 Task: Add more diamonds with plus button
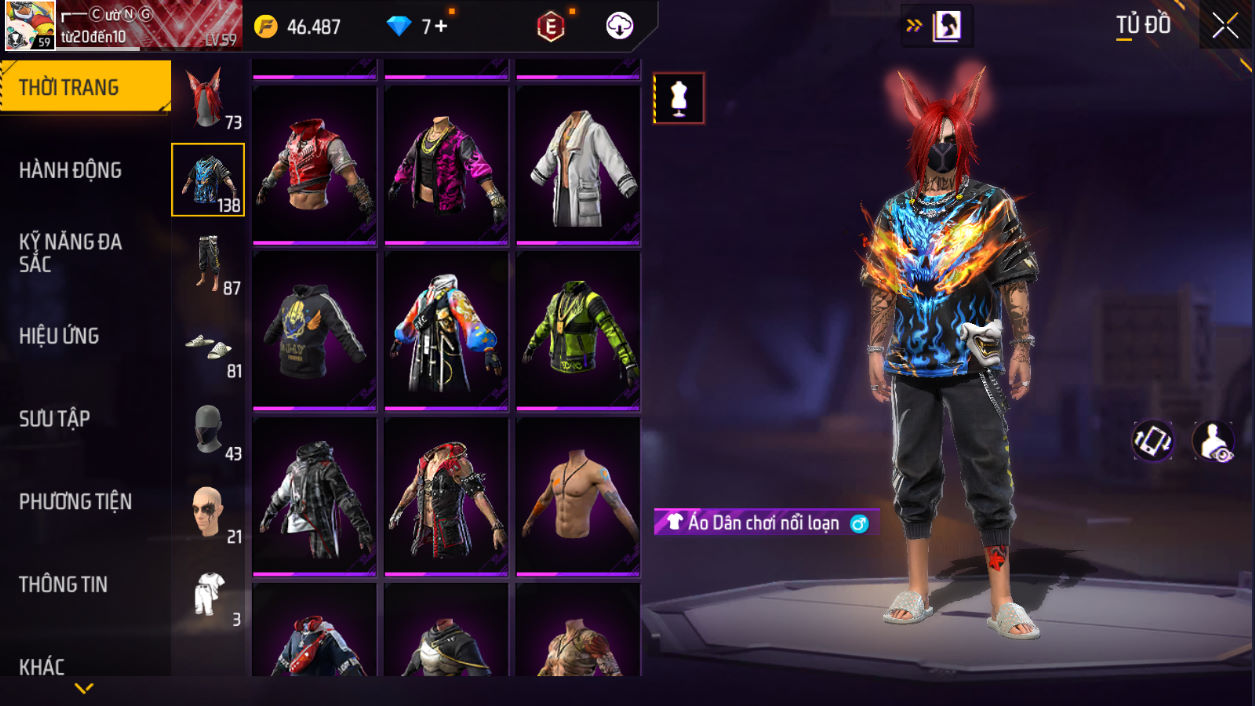coord(441,27)
